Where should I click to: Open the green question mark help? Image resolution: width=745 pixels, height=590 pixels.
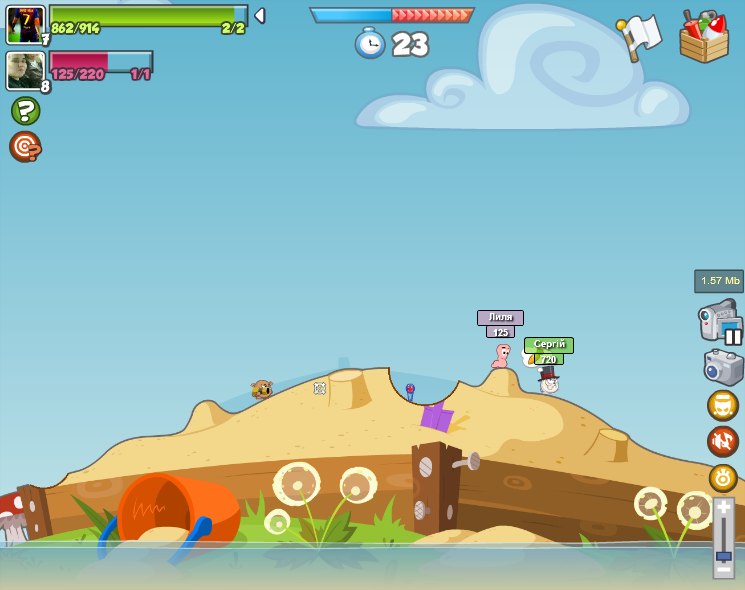25,110
